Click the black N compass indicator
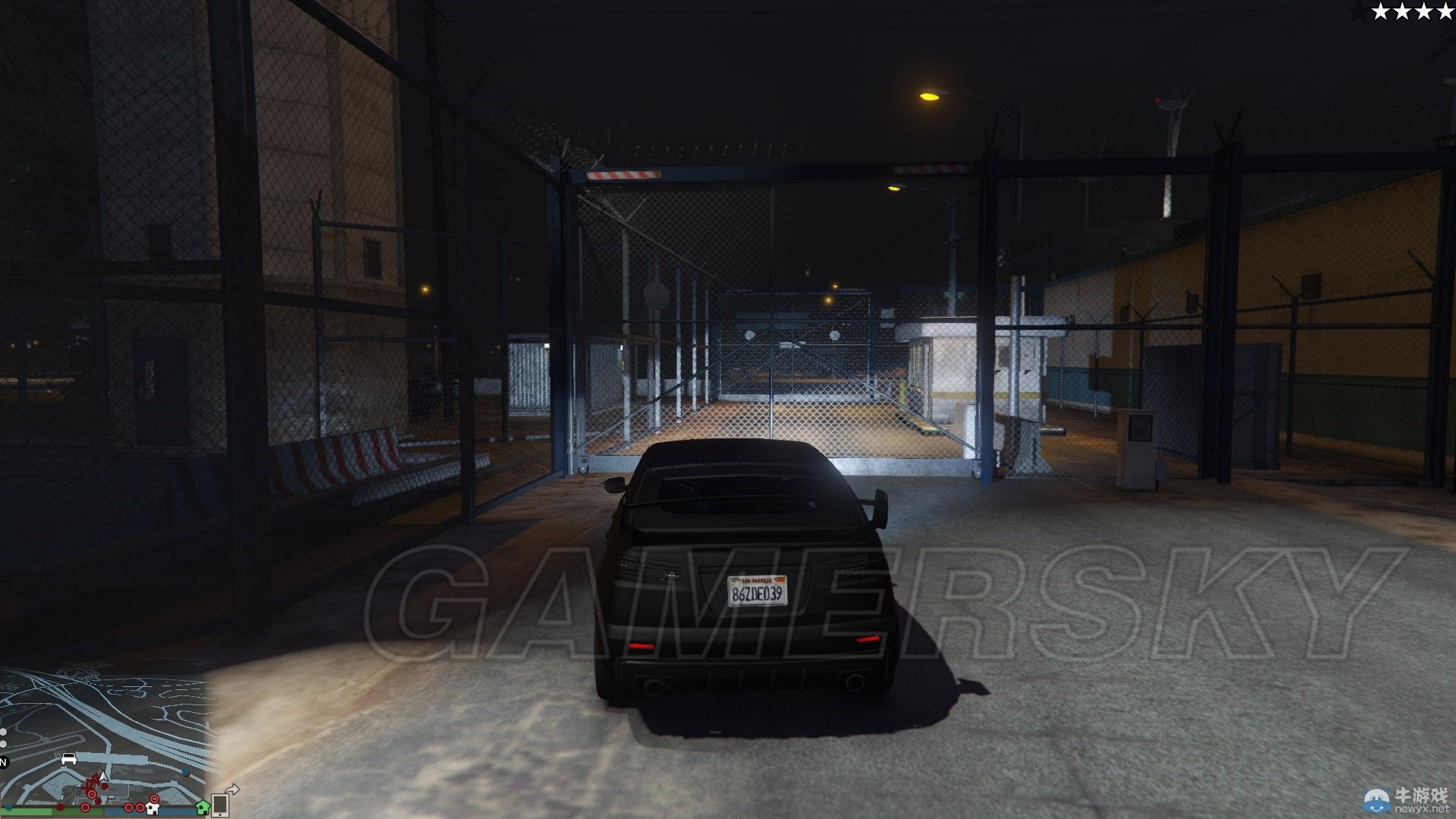1456x819 pixels. (x=4, y=763)
